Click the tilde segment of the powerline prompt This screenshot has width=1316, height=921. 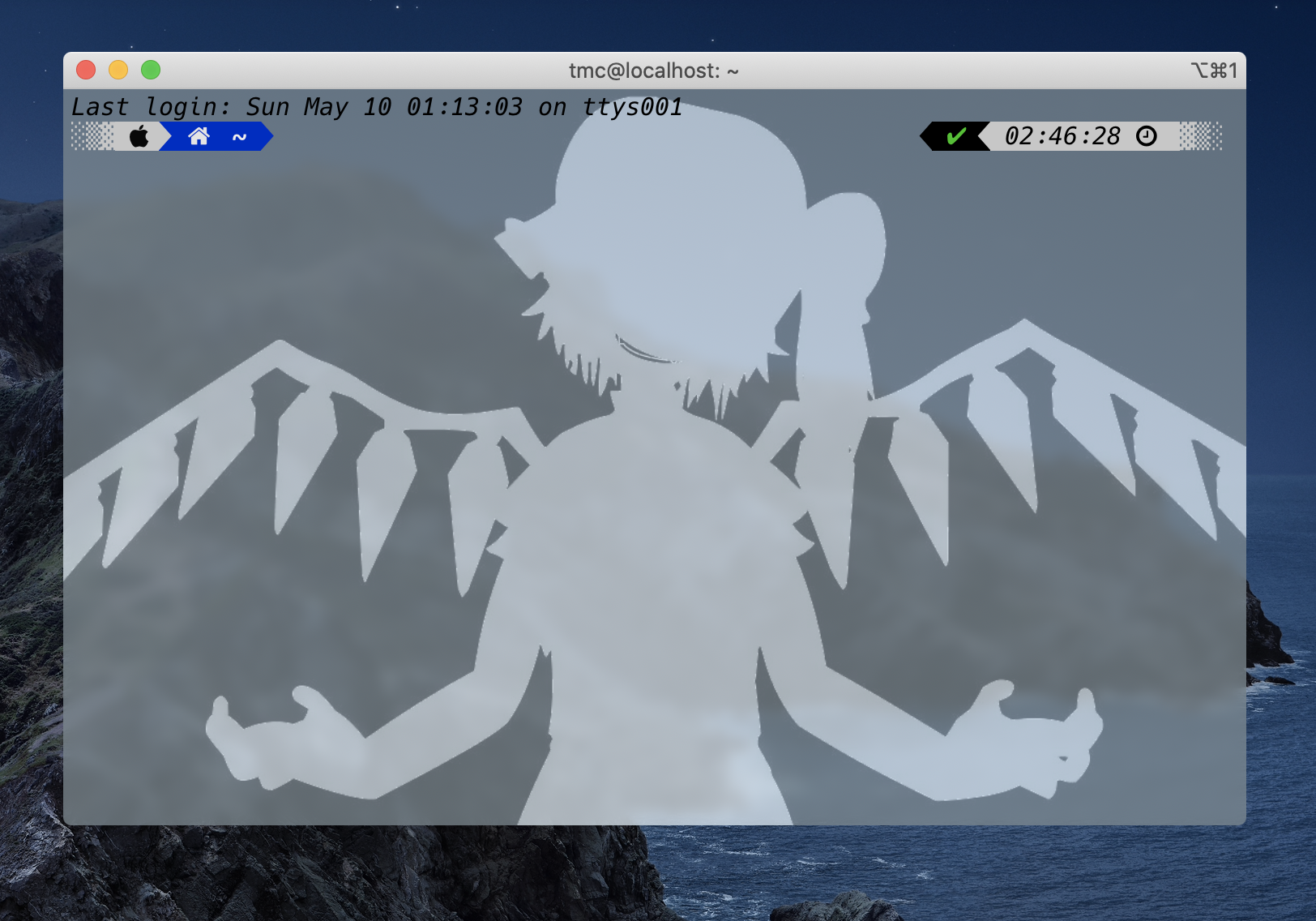239,136
